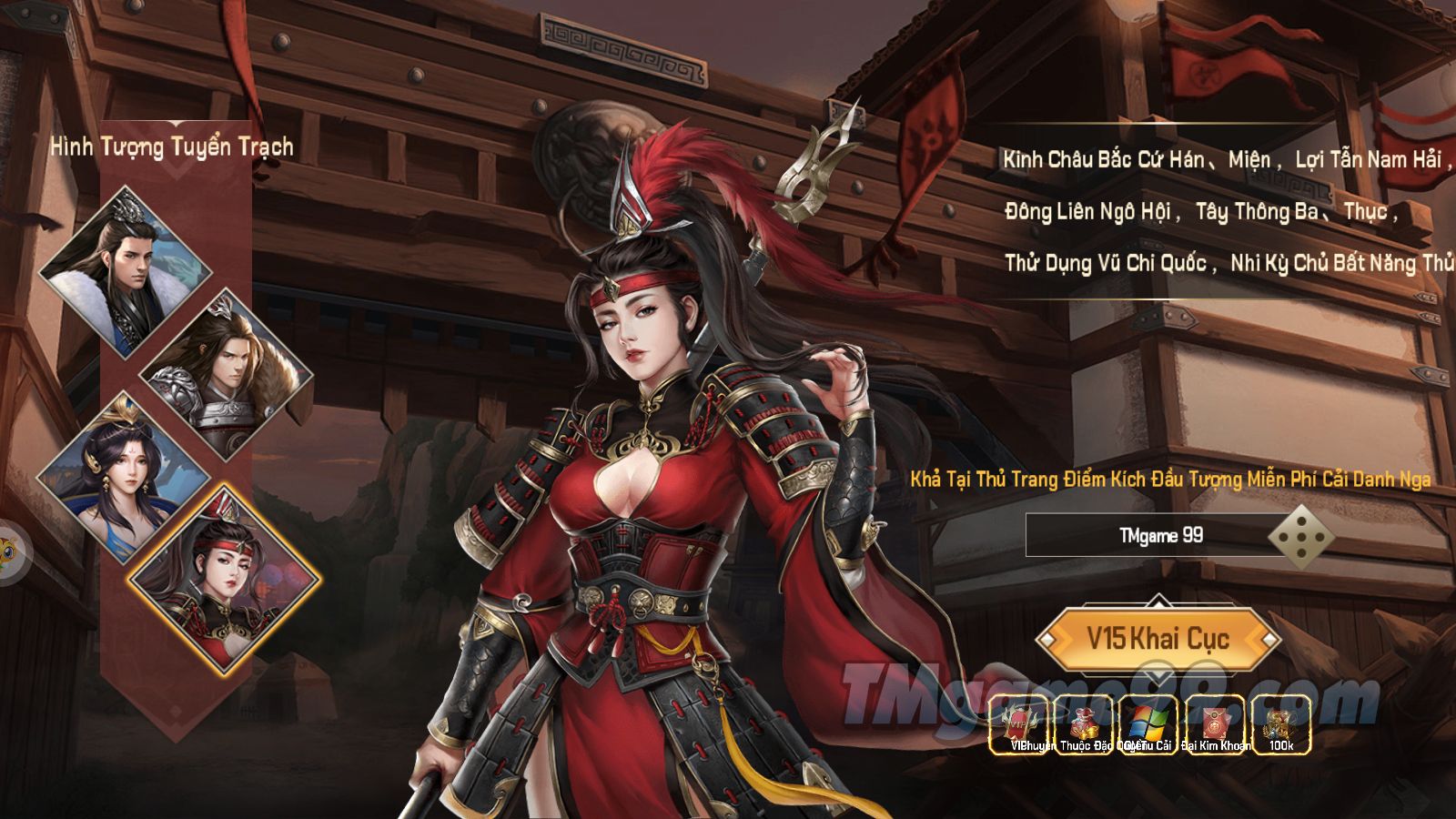Select the red headband female warrior portrait
The height and width of the screenshot is (819, 1456).
tap(225, 580)
